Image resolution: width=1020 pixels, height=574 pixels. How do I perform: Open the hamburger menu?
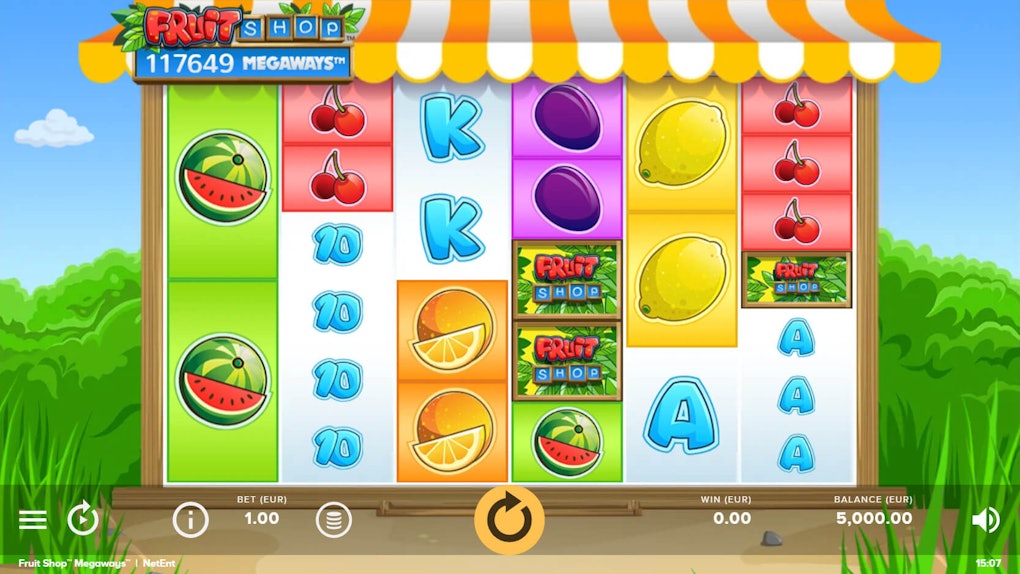33,519
